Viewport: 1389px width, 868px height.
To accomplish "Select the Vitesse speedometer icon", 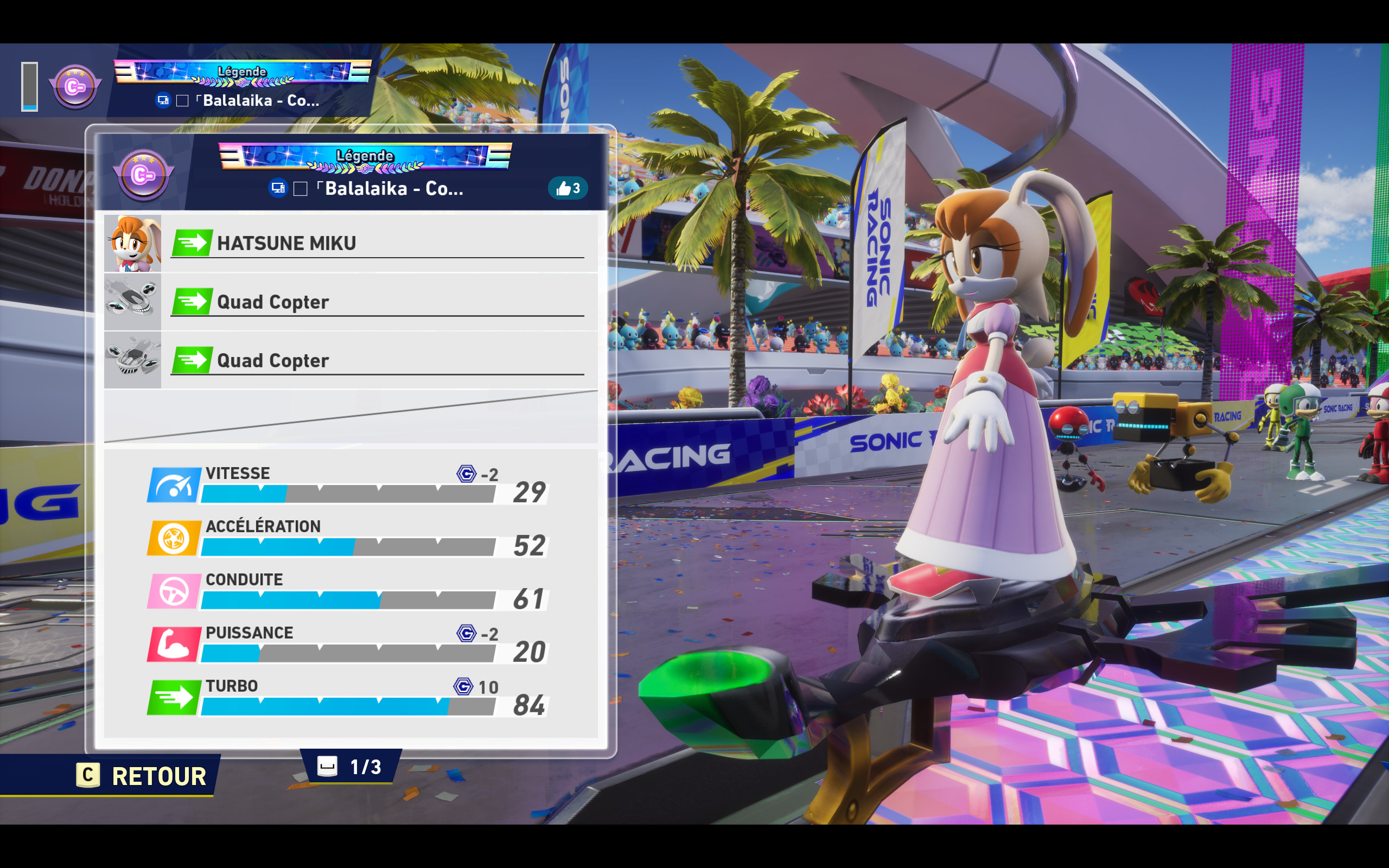I will pyautogui.click(x=174, y=484).
